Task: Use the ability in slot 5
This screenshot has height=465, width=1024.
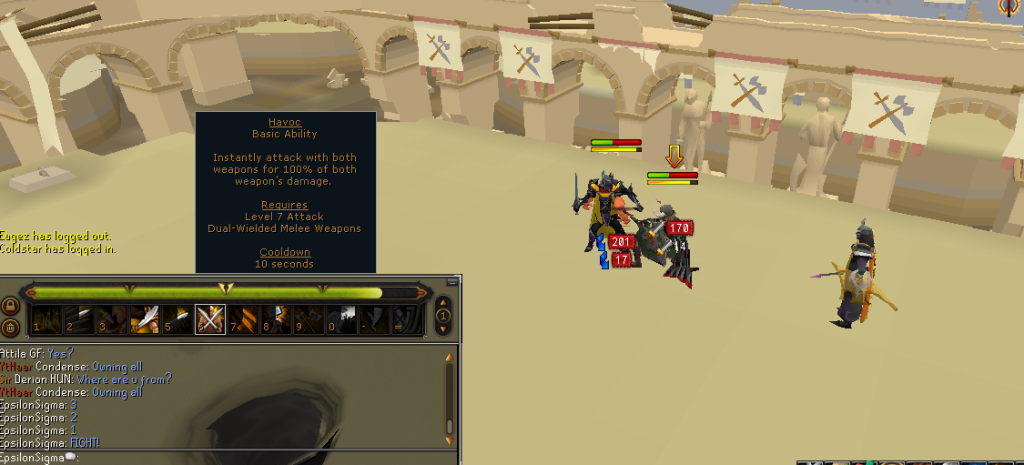Action: tap(178, 319)
